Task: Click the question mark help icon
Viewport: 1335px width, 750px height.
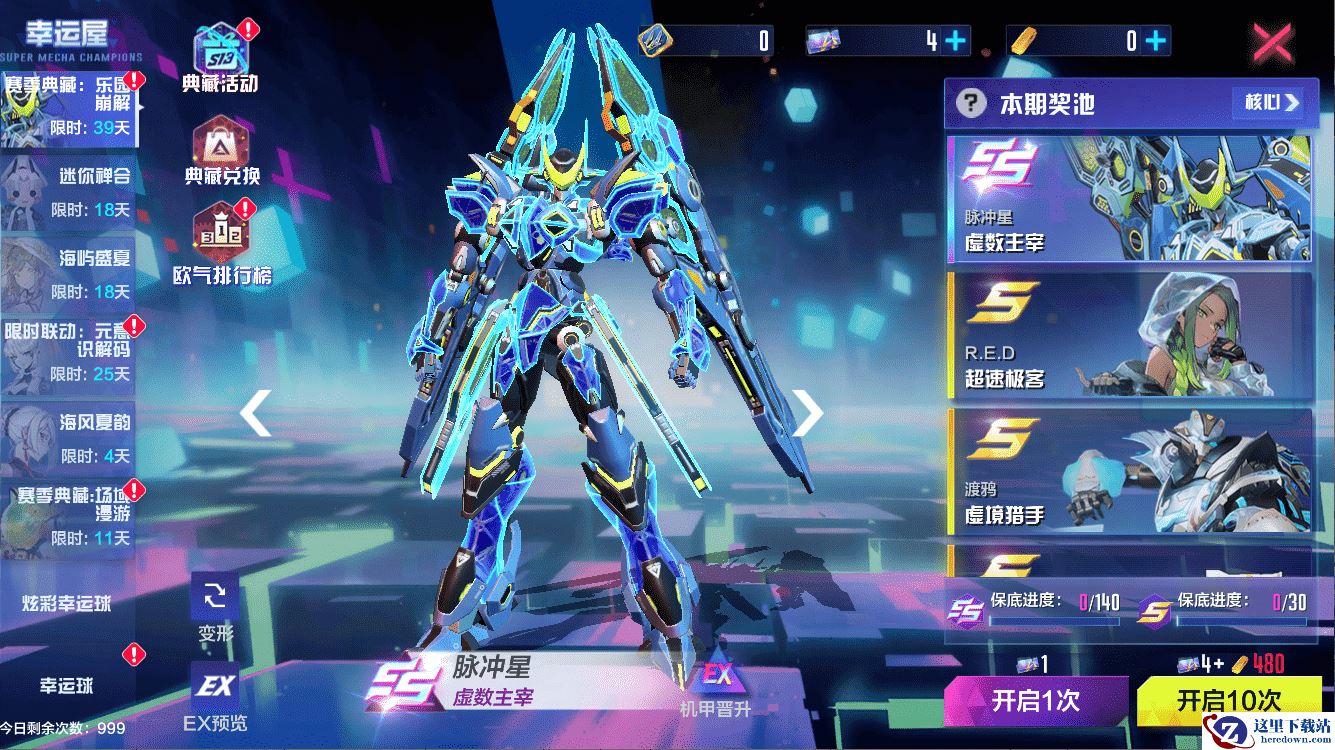Action: point(969,103)
